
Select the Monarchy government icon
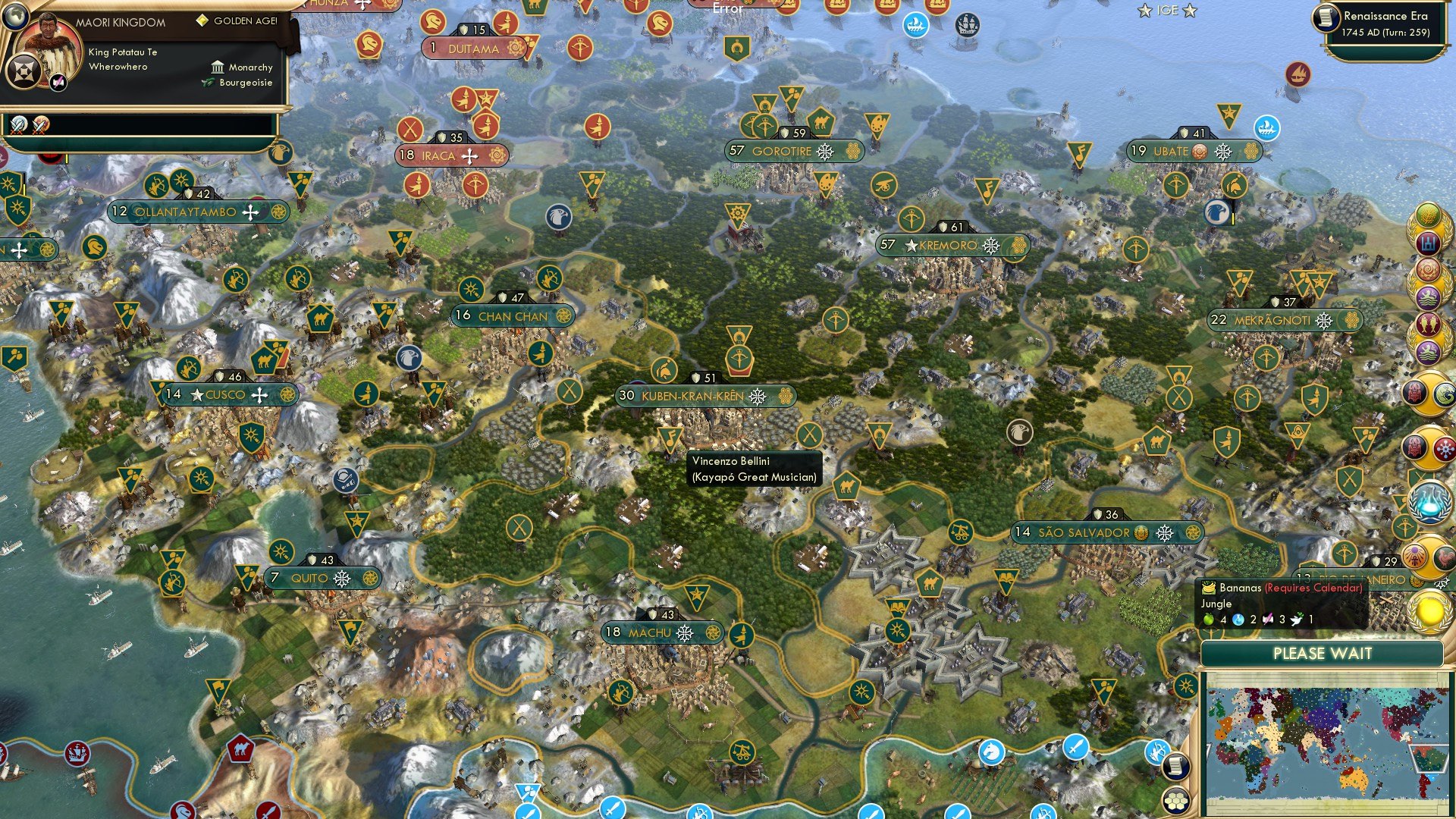tap(218, 67)
